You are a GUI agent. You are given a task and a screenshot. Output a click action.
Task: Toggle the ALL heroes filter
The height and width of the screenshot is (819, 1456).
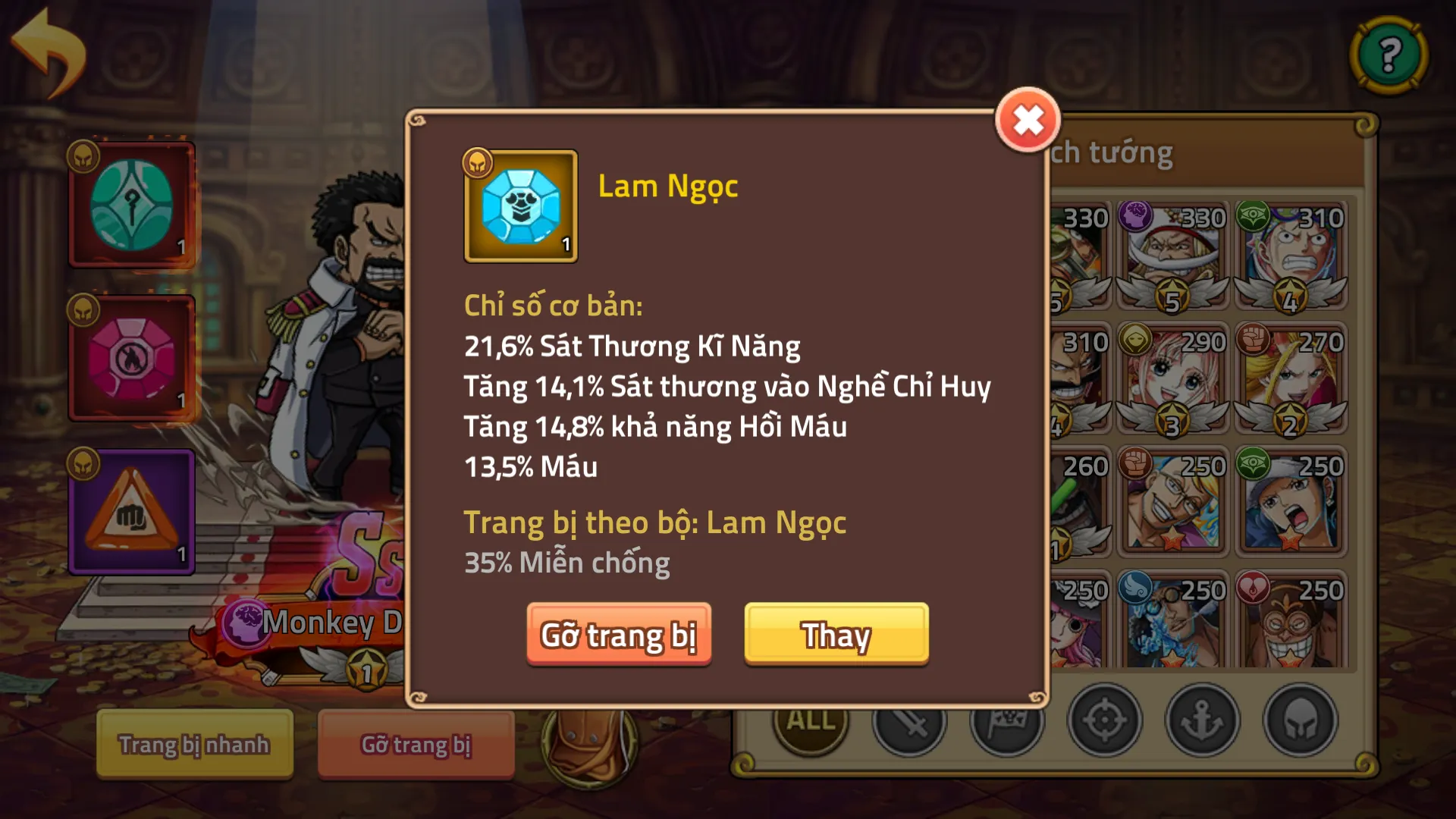tap(810, 724)
